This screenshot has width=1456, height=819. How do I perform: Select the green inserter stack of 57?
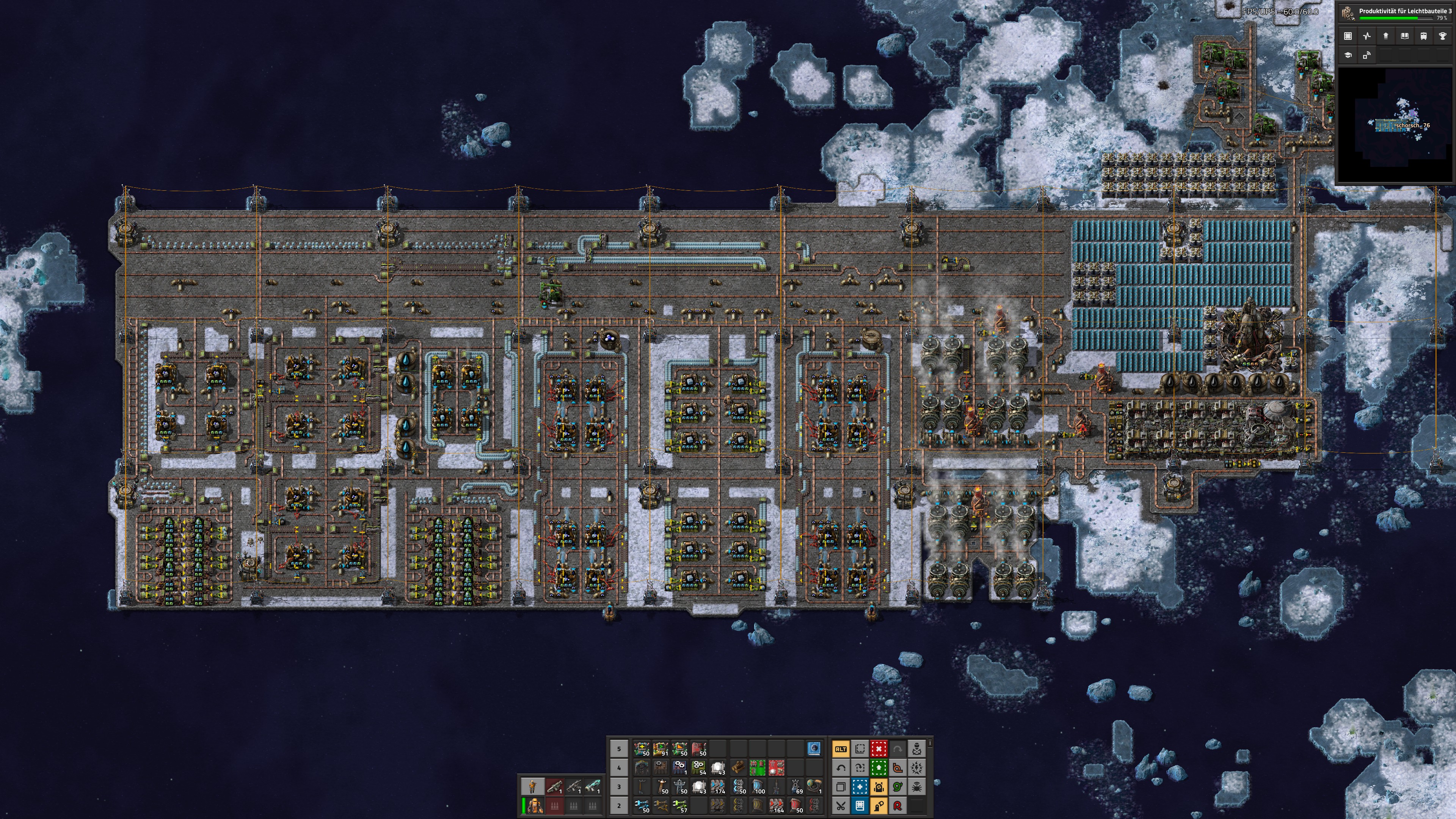pyautogui.click(x=680, y=805)
